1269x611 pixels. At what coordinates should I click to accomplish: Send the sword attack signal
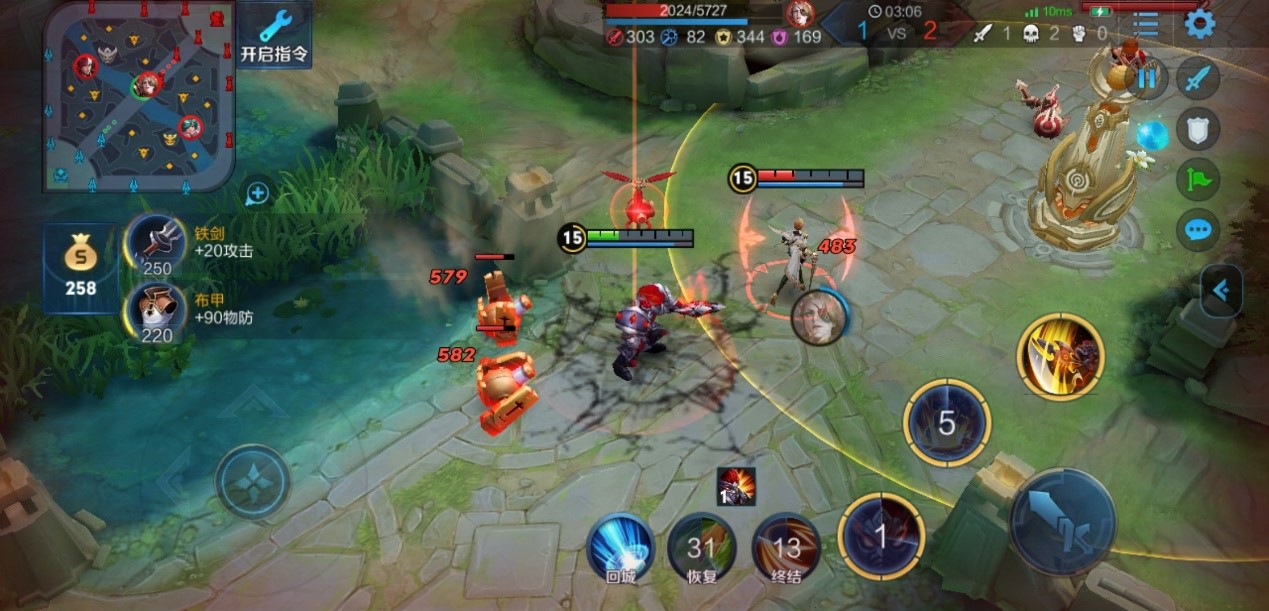click(x=1197, y=78)
